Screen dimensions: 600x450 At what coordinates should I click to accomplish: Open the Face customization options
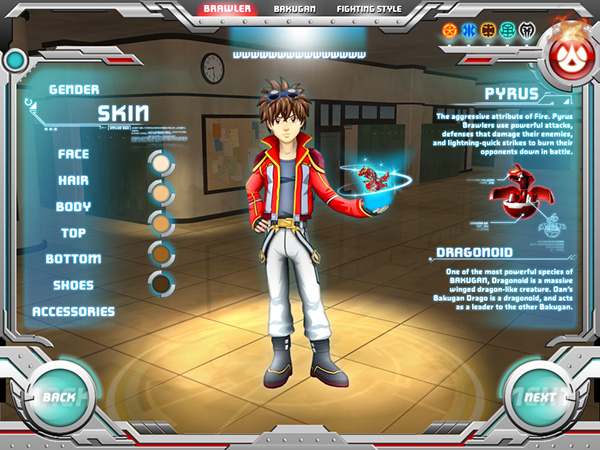73,154
